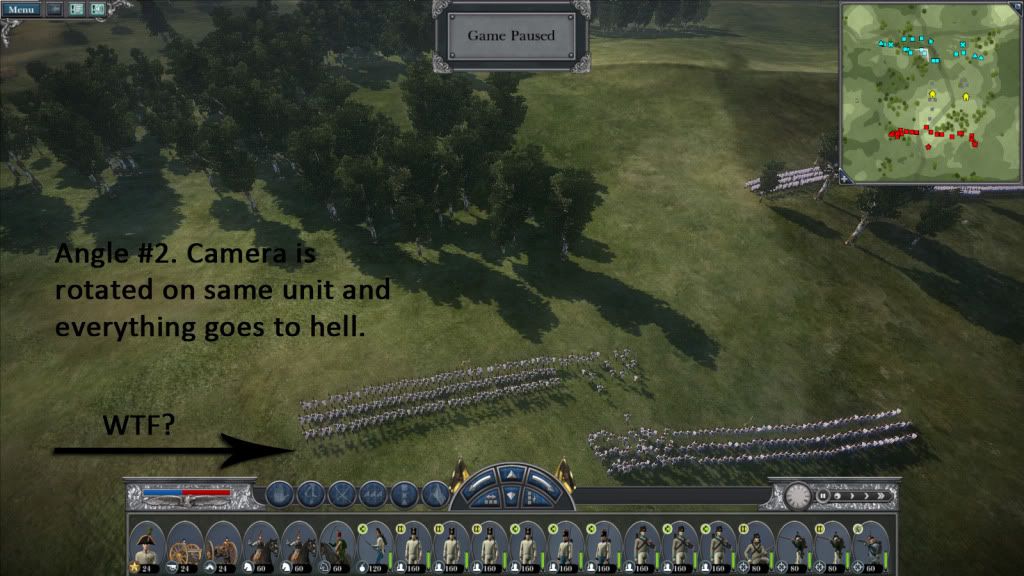Click the upward arrow formation button
1024x576 pixels.
(511, 473)
